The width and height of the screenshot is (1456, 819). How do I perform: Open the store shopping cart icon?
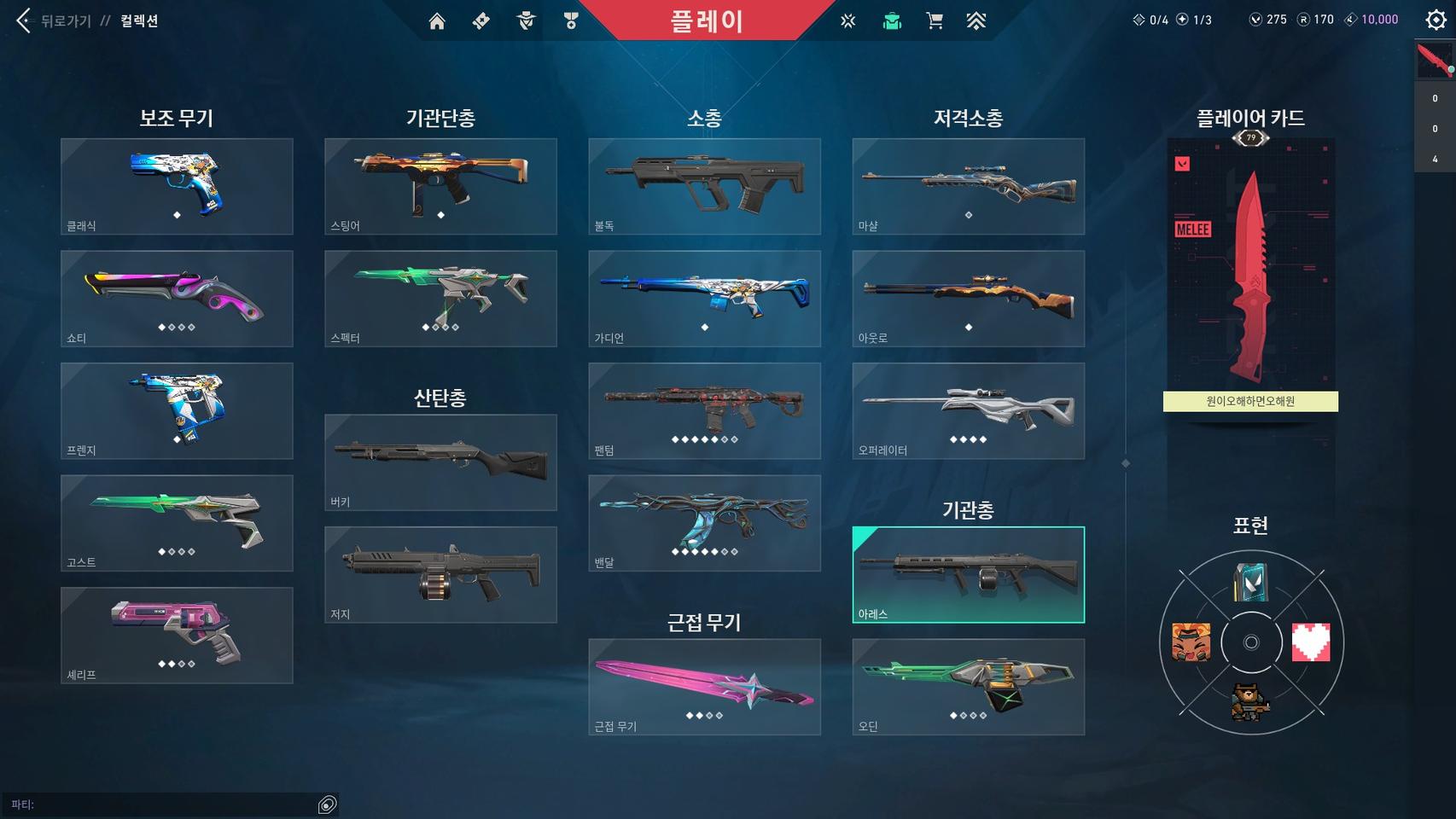point(935,21)
